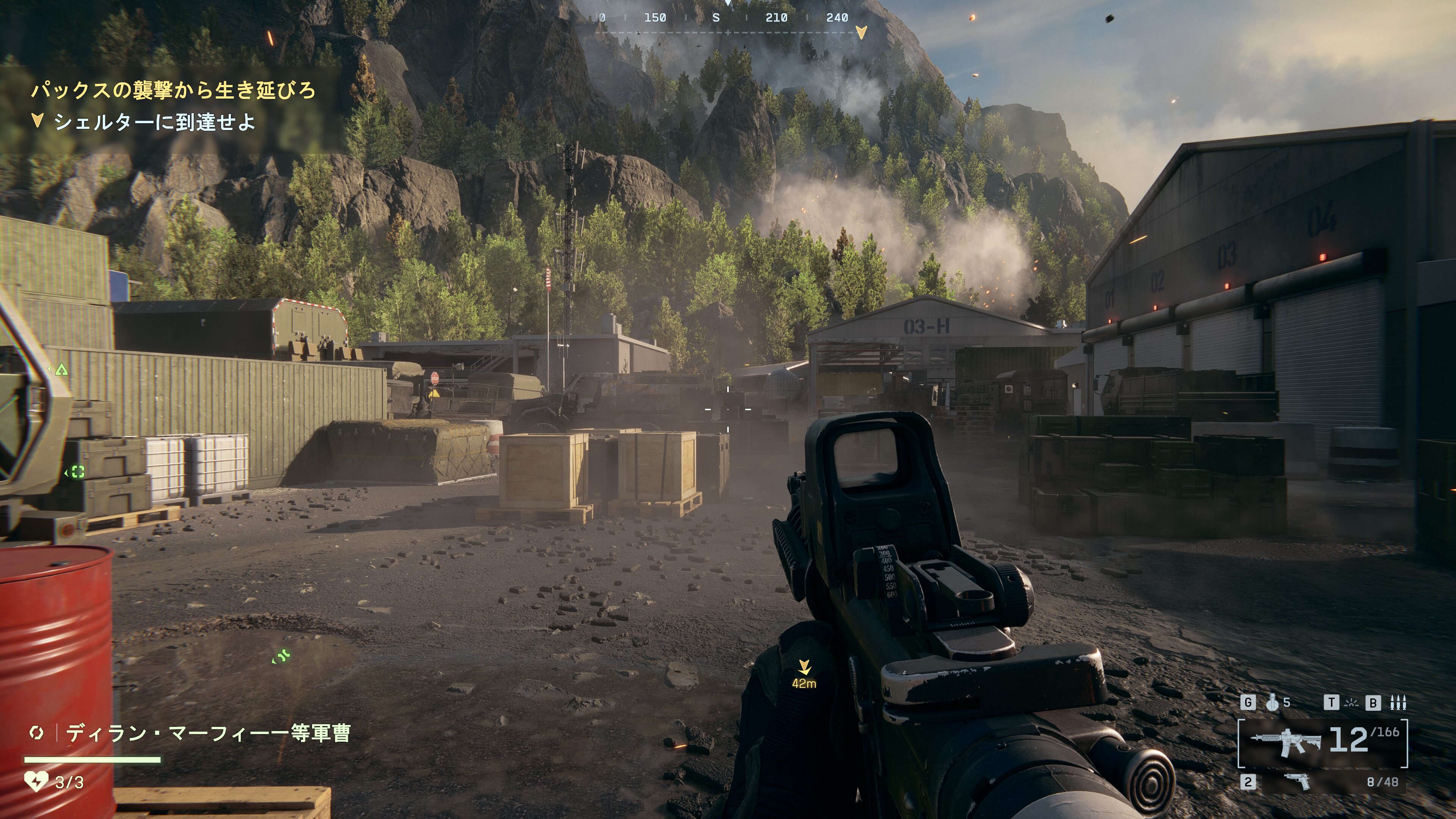The height and width of the screenshot is (819, 1456).
Task: Select the frag grenade icon
Action: click(x=1272, y=703)
